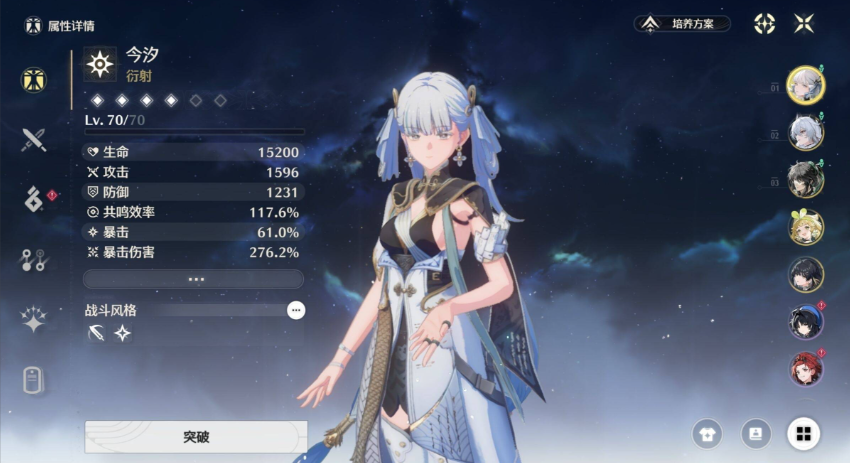Open the 战斗风格 details ellipsis button

296,311
